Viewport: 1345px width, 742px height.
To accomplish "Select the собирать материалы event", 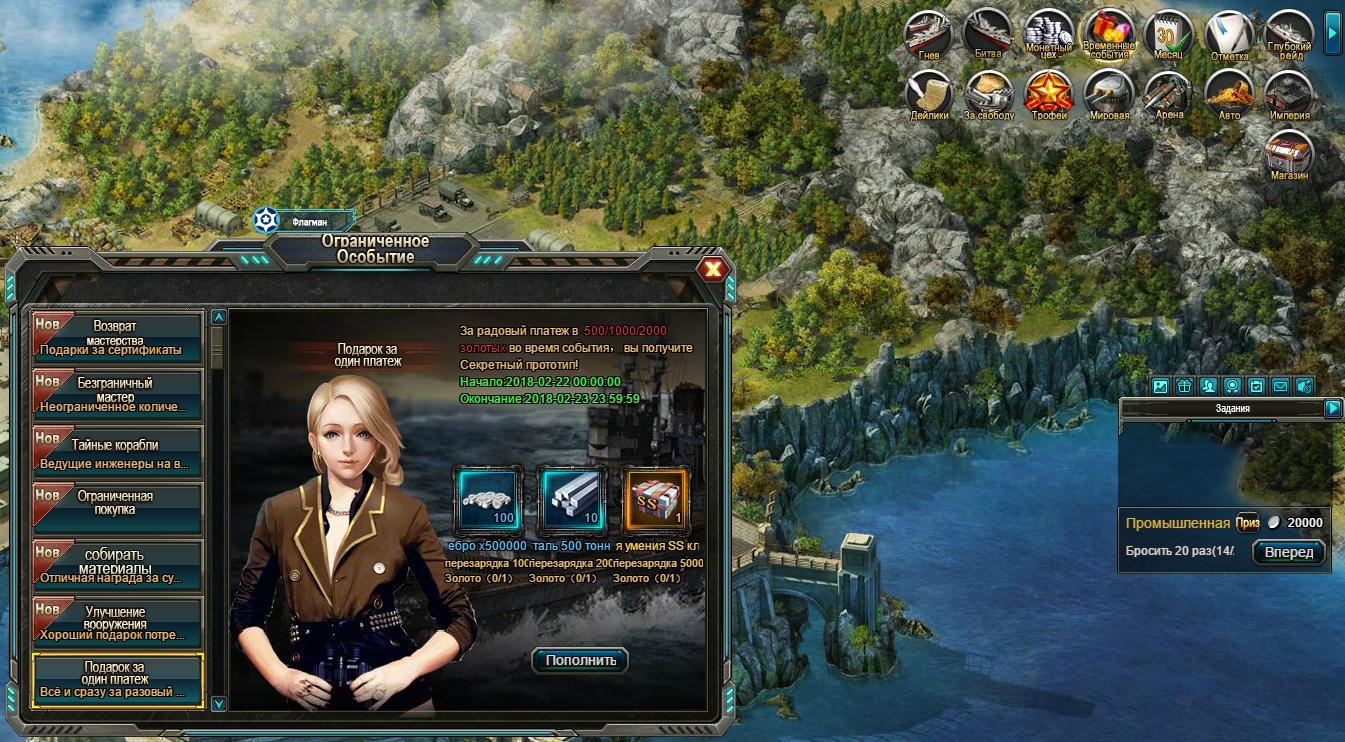I will [x=117, y=565].
